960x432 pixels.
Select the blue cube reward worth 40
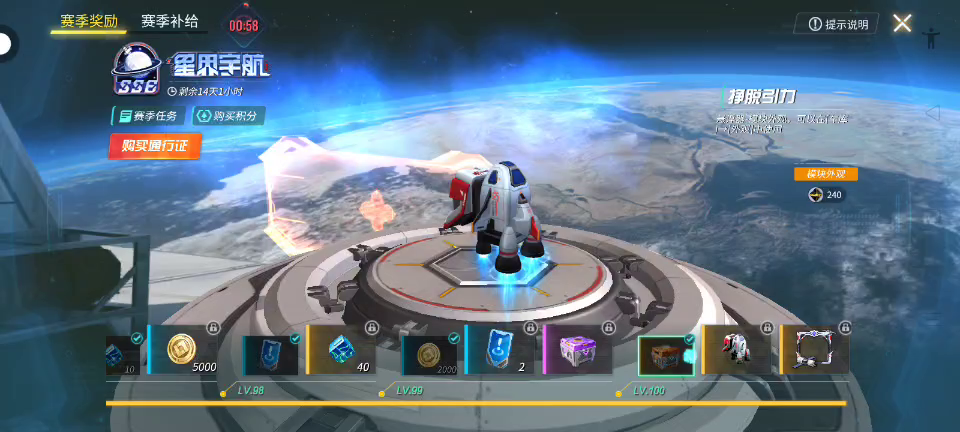pos(341,350)
